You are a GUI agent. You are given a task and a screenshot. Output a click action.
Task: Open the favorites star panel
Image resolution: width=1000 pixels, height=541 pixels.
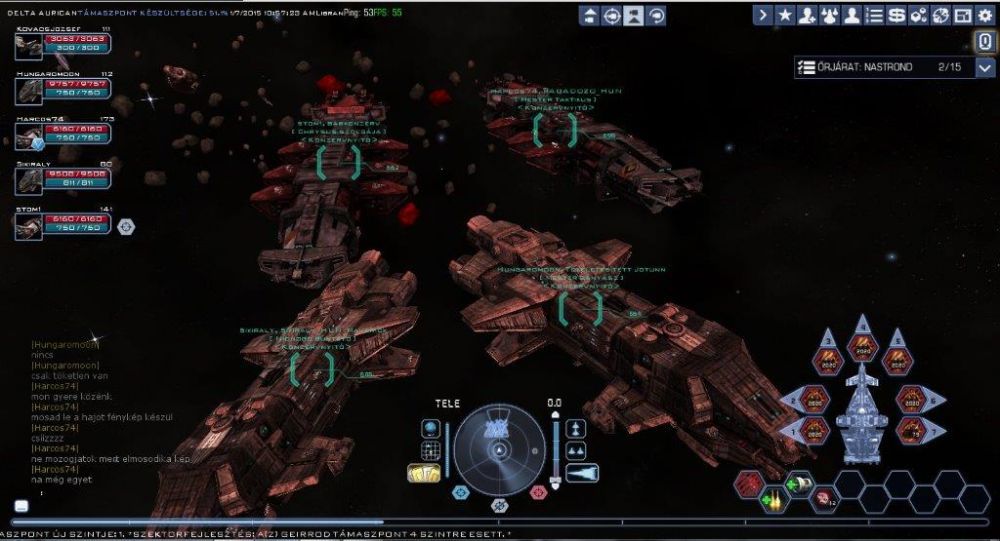pyautogui.click(x=785, y=15)
